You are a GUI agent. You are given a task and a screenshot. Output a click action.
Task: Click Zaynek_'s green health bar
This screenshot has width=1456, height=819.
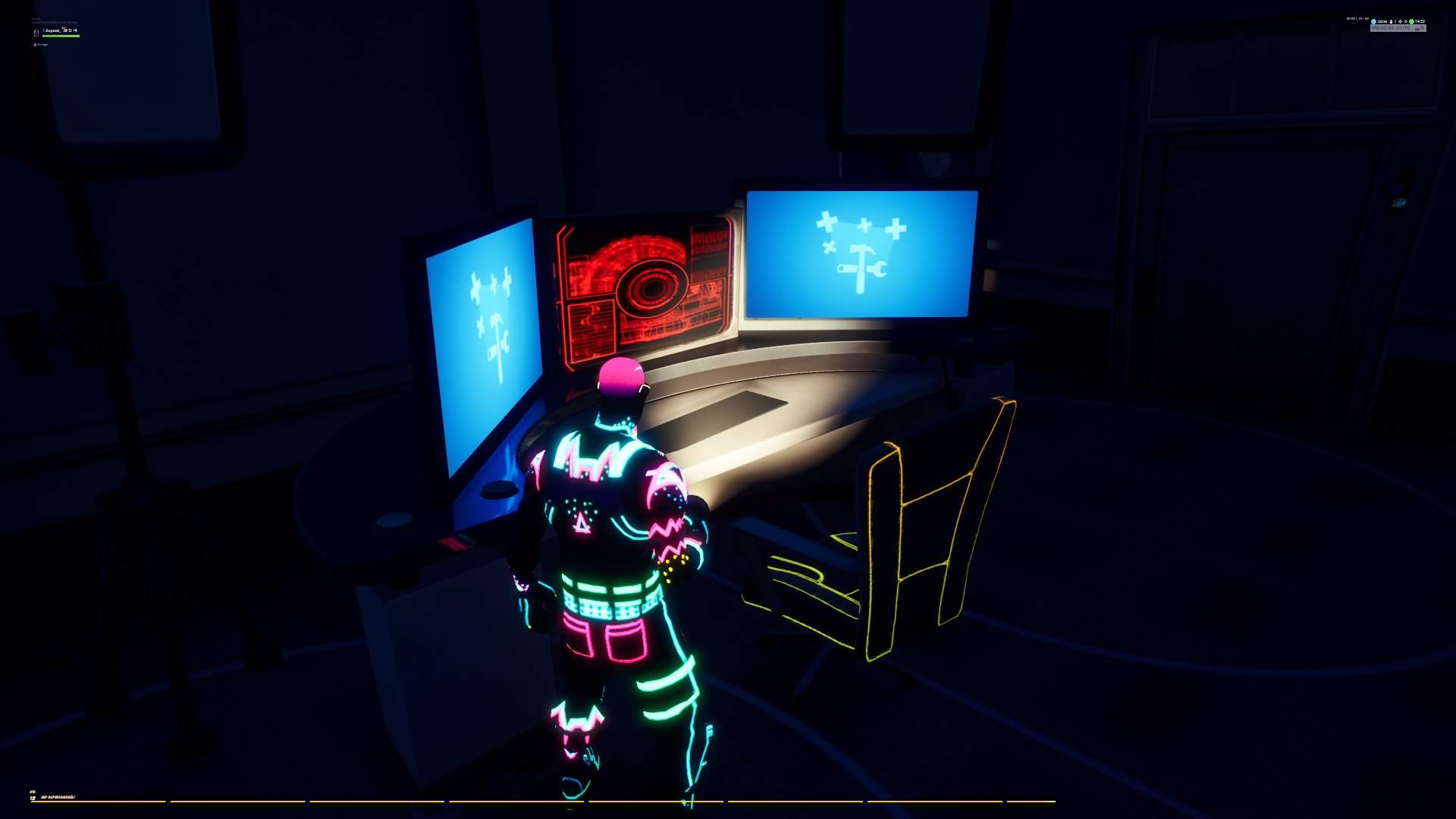[61, 36]
